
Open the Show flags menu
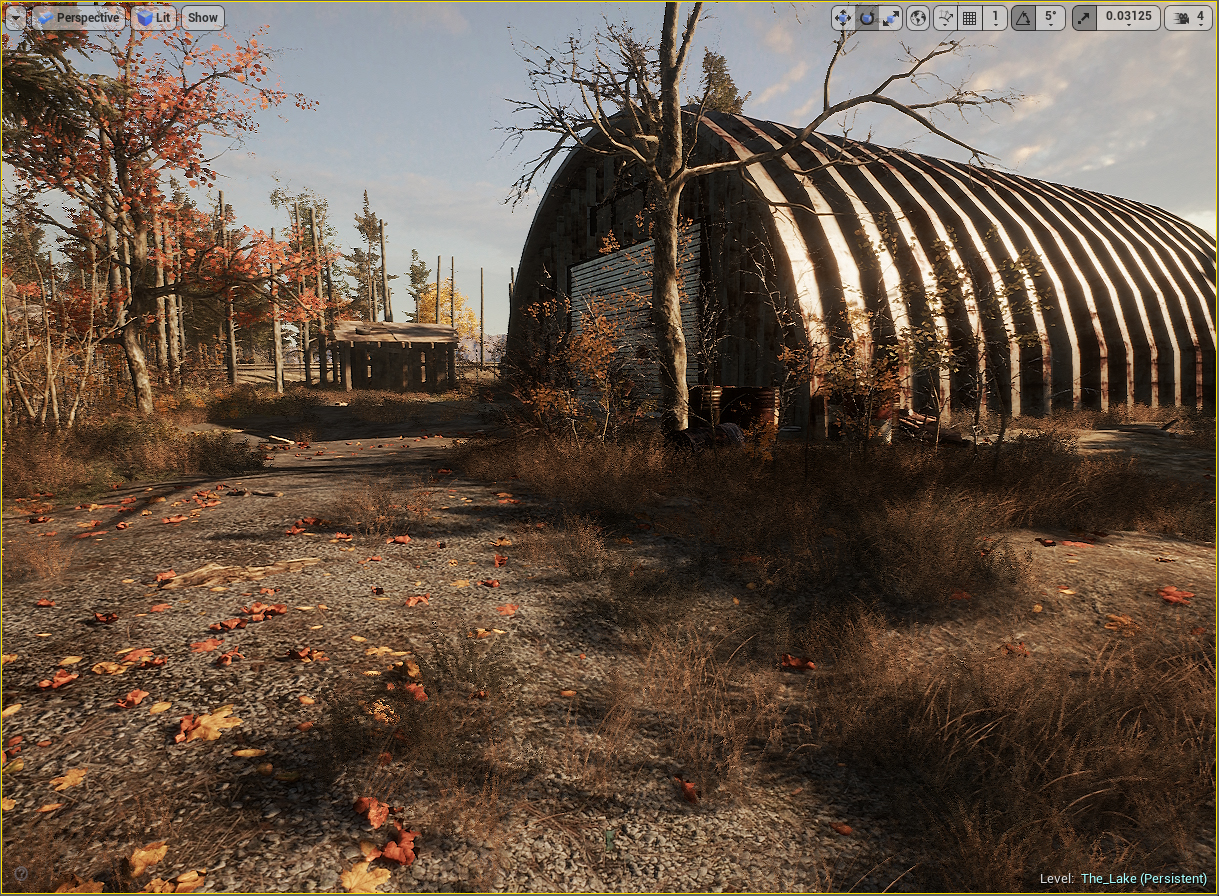click(x=202, y=17)
